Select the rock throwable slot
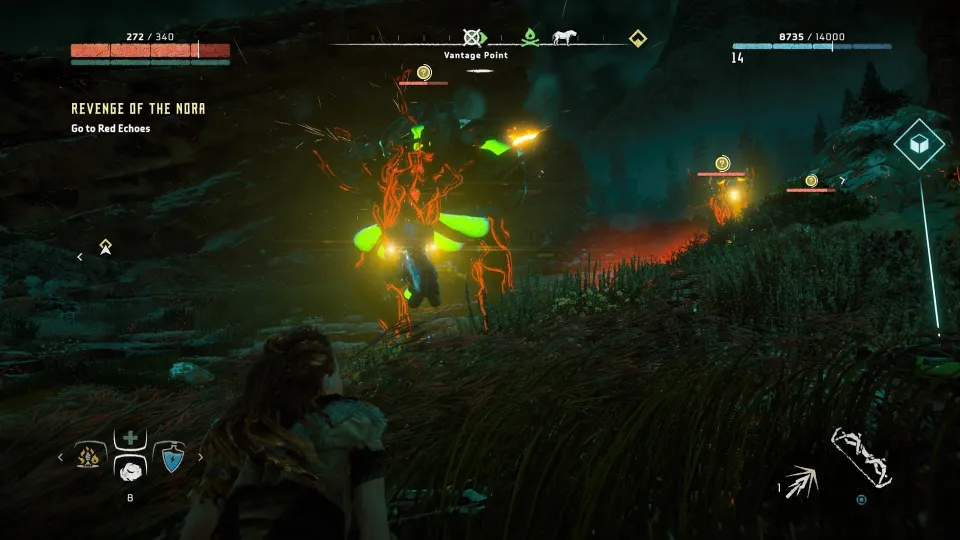Image resolution: width=960 pixels, height=540 pixels. tap(130, 471)
